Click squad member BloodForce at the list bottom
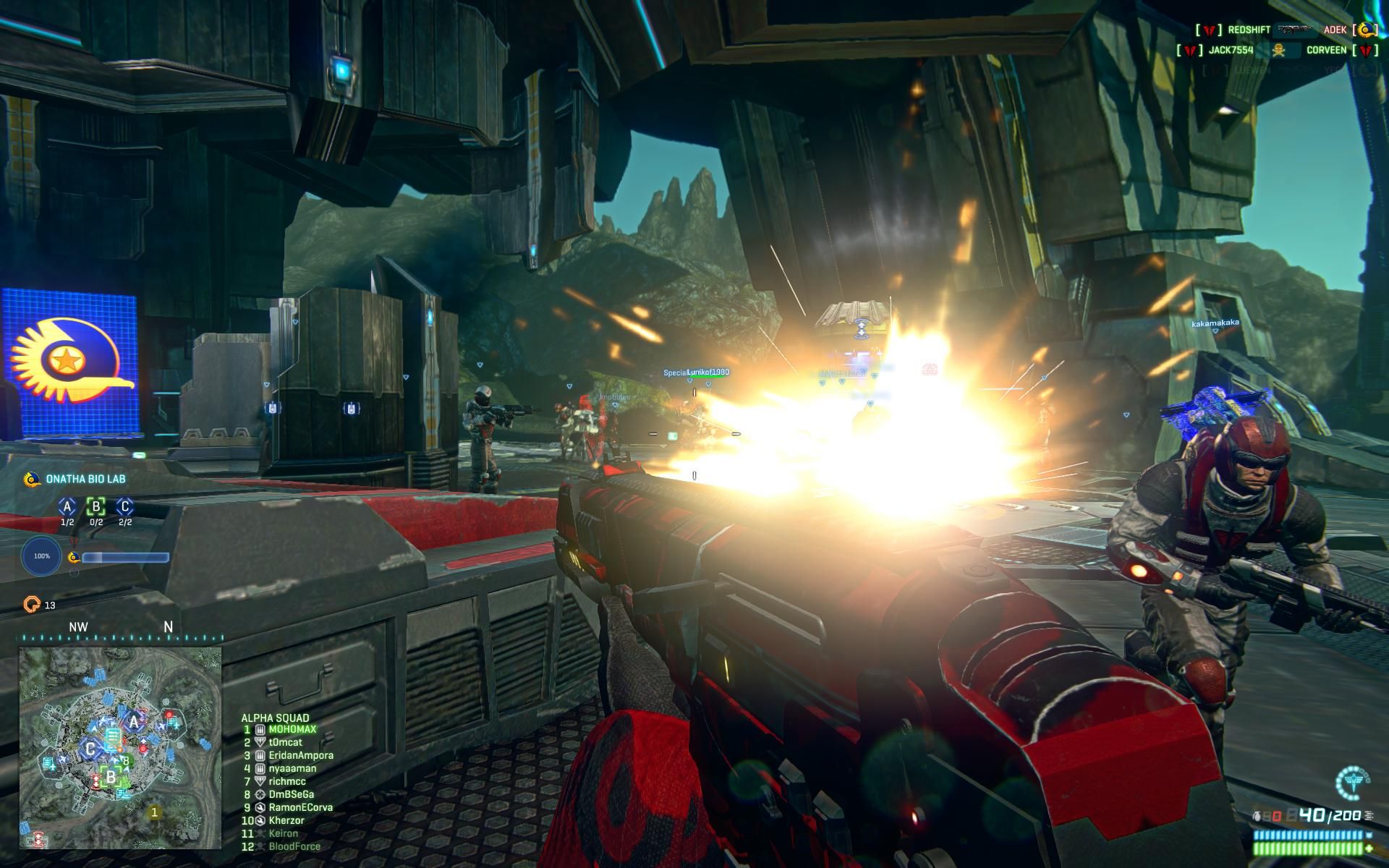The height and width of the screenshot is (868, 1389). point(294,846)
